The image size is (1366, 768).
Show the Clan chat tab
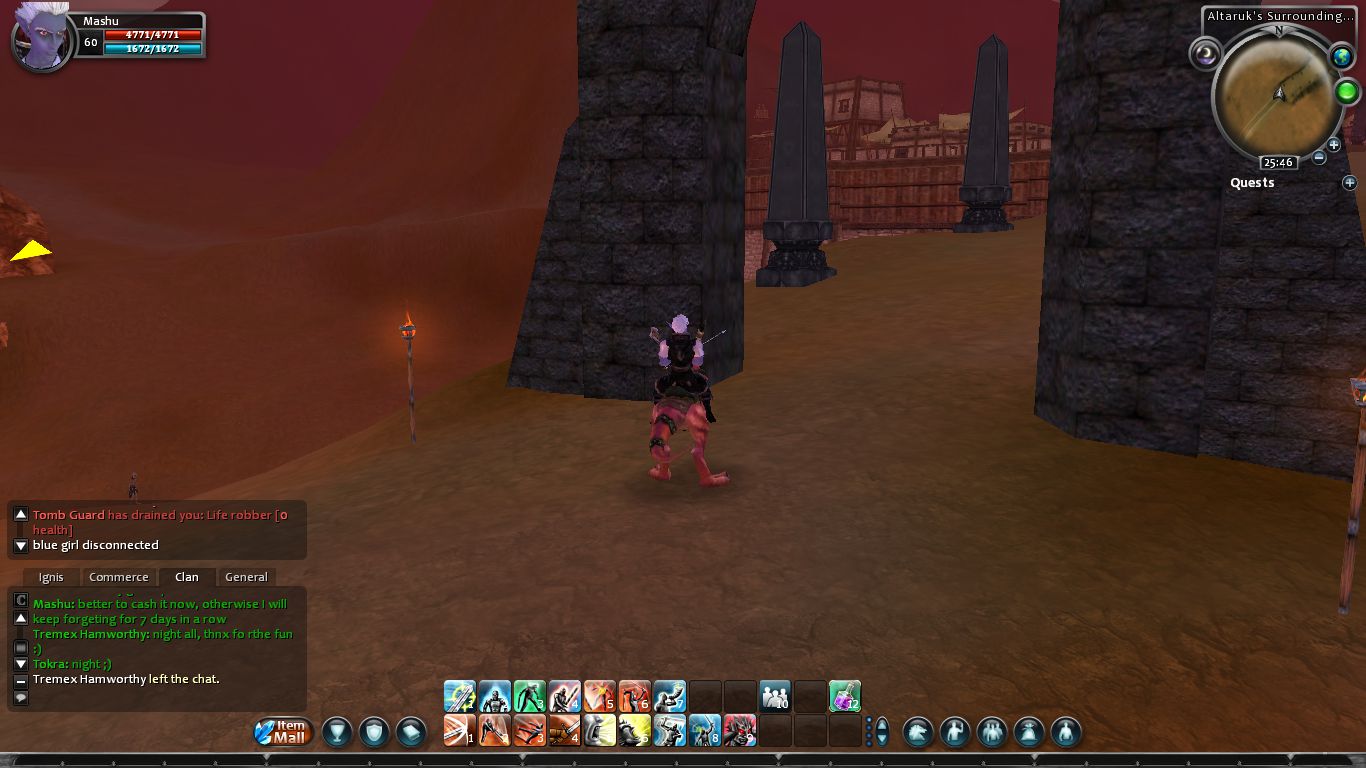click(x=187, y=577)
